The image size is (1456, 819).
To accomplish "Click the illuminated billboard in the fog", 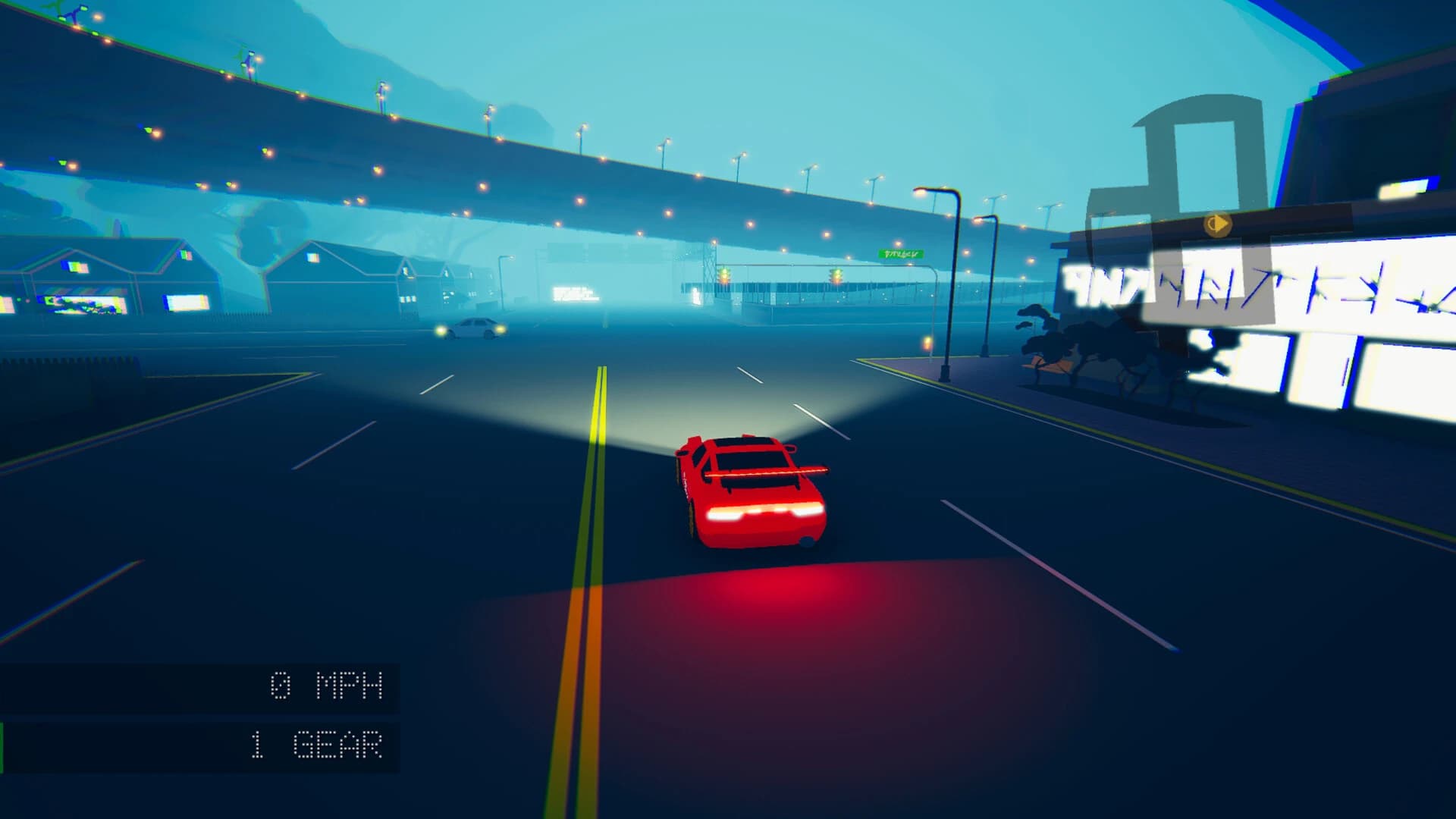I will (574, 294).
